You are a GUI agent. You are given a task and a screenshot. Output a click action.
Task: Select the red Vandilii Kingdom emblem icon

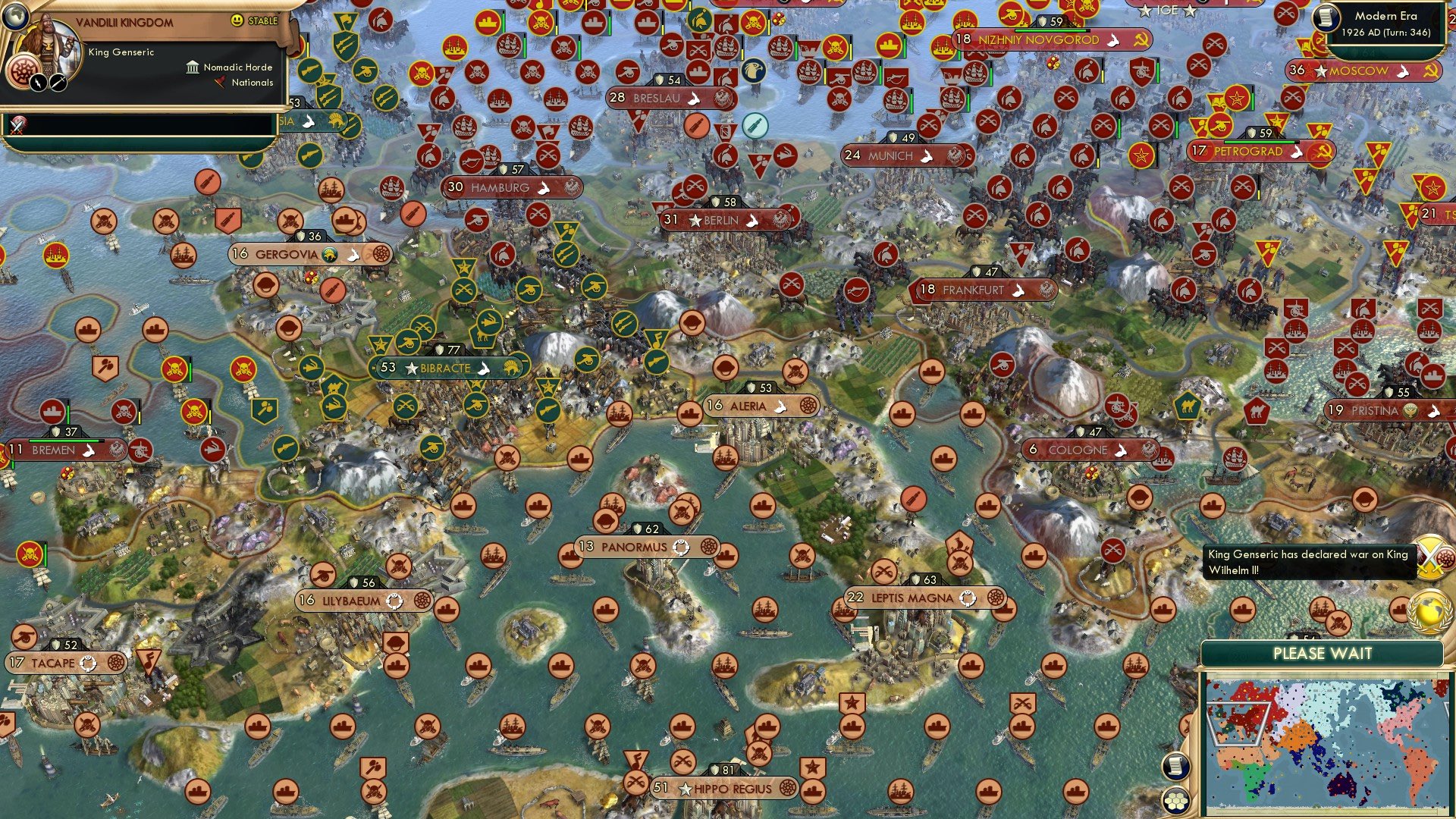[x=22, y=68]
